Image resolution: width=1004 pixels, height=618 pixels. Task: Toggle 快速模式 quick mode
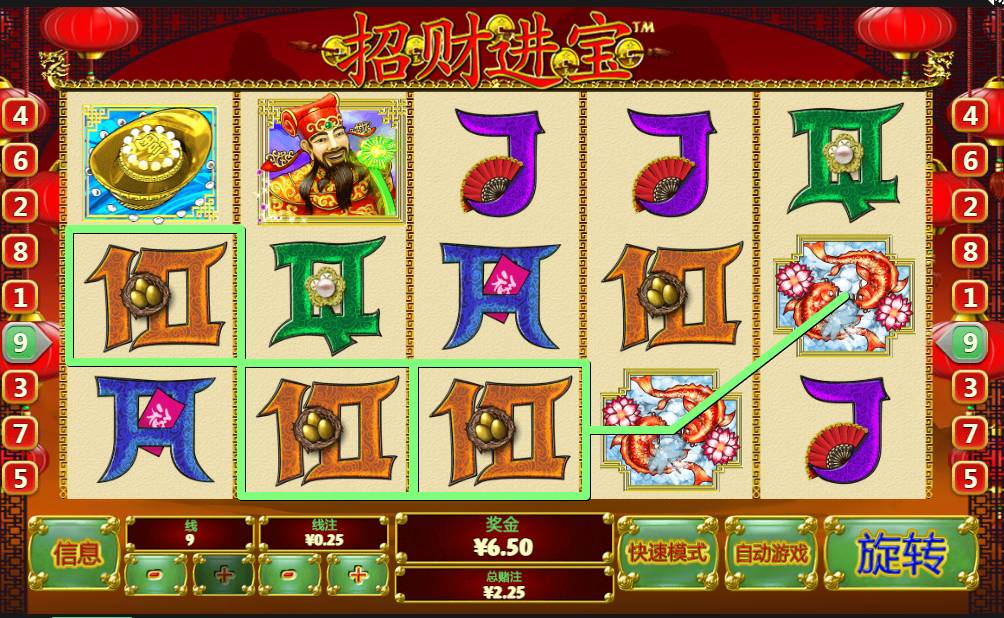[667, 553]
